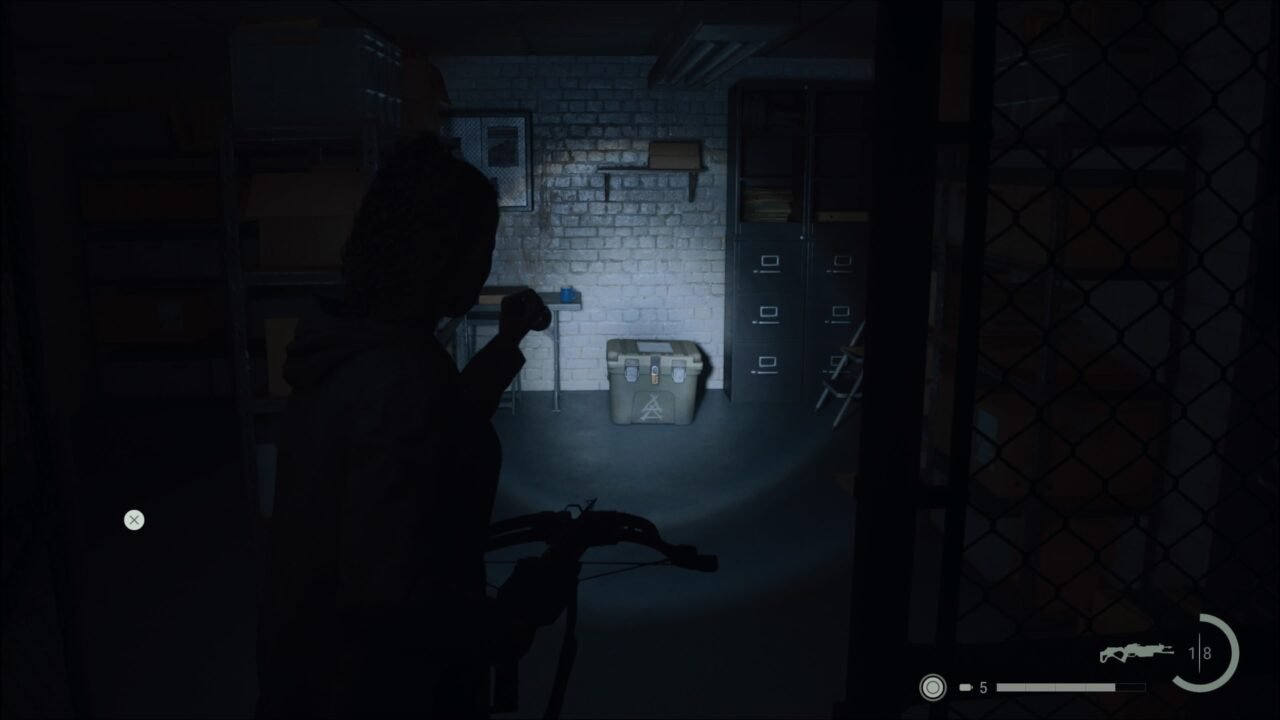This screenshot has width=1280, height=720.
Task: Toggle the right latch on the cooler
Action: click(x=679, y=370)
